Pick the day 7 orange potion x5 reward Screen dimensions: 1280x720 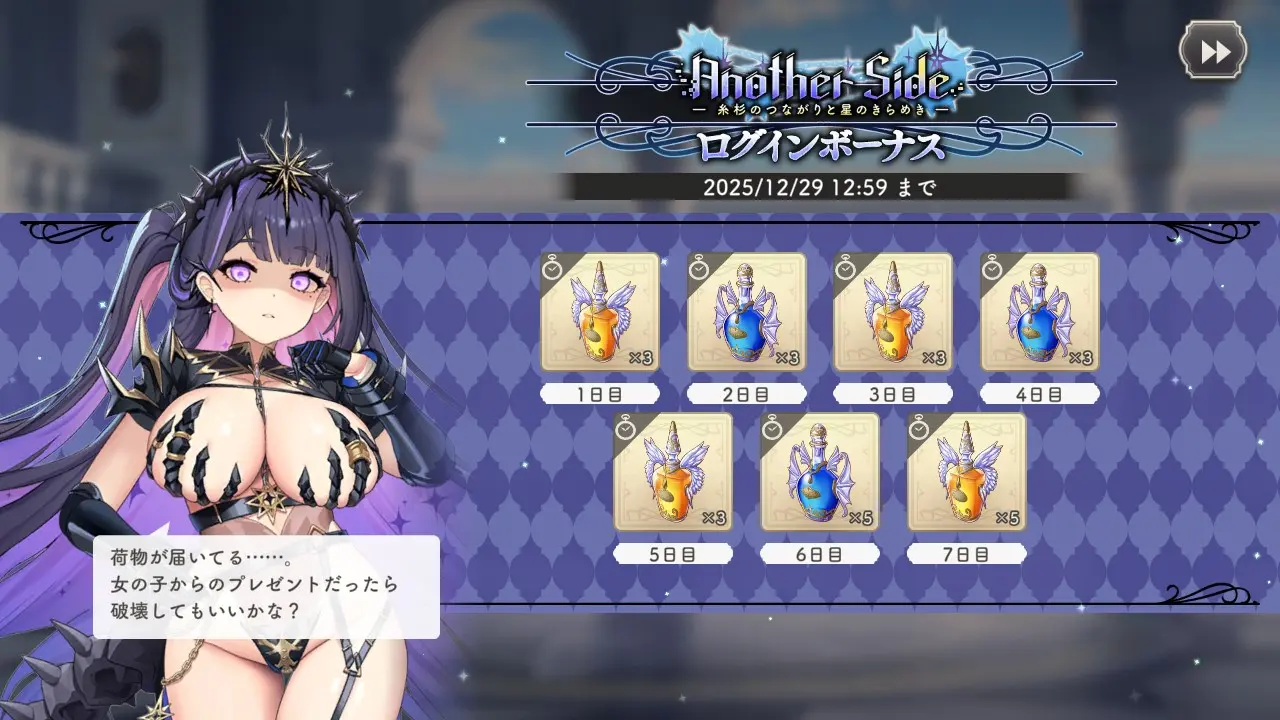966,472
